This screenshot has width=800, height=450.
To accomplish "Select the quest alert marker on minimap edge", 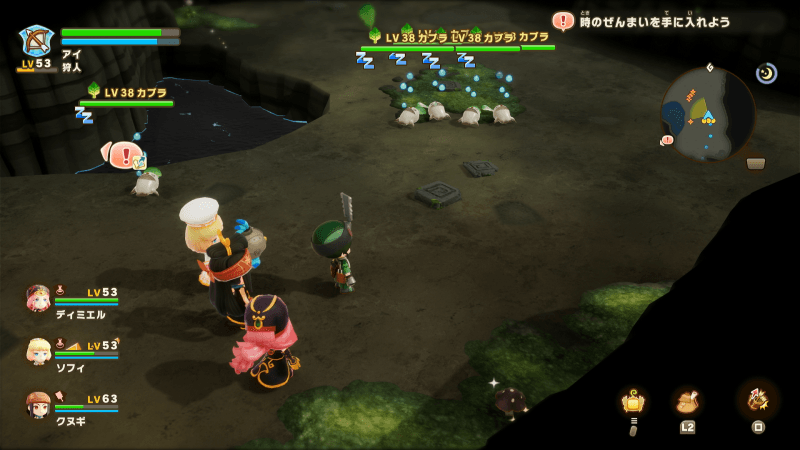I will tap(667, 141).
